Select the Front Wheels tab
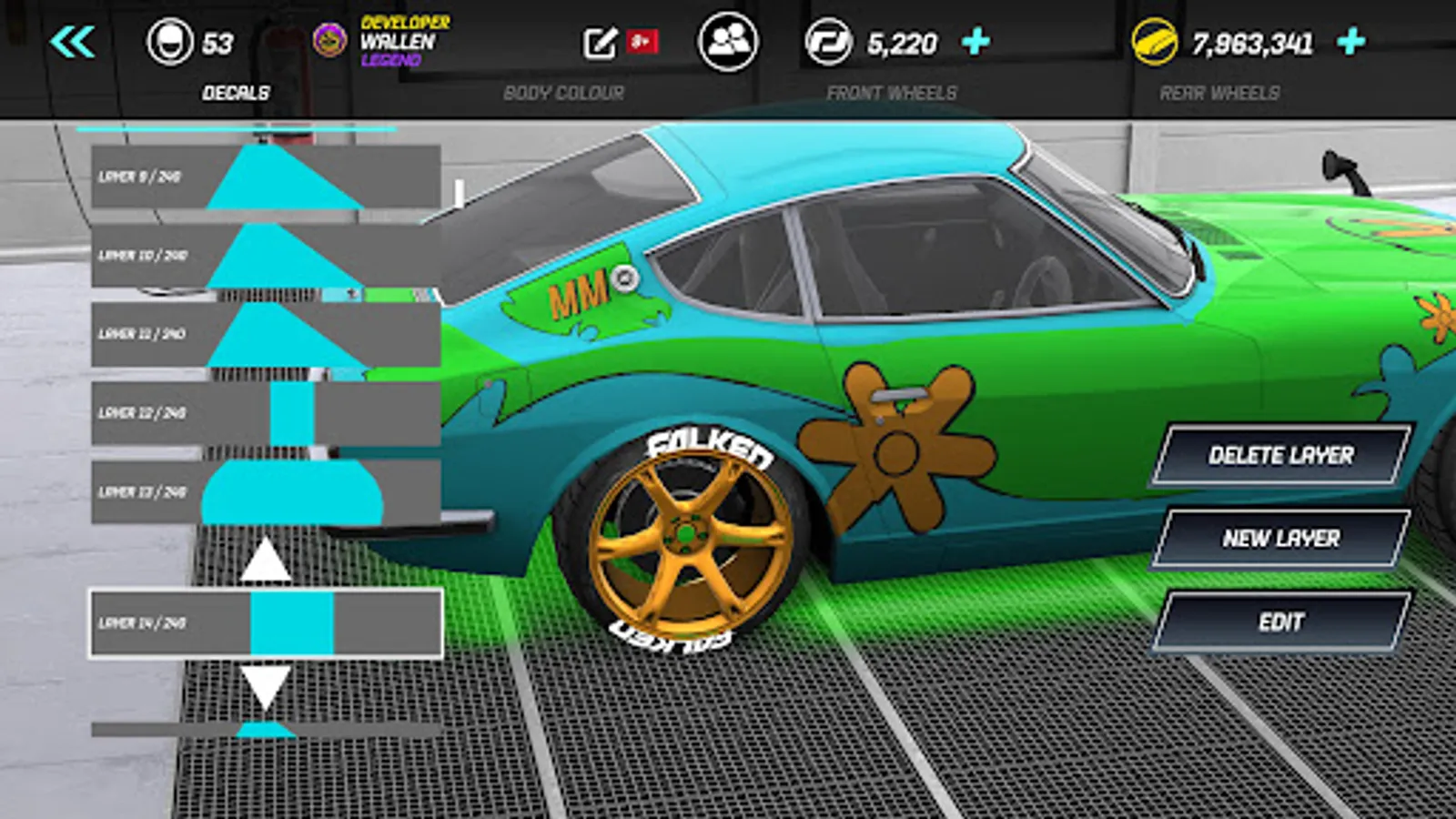This screenshot has height=819, width=1456. [891, 93]
